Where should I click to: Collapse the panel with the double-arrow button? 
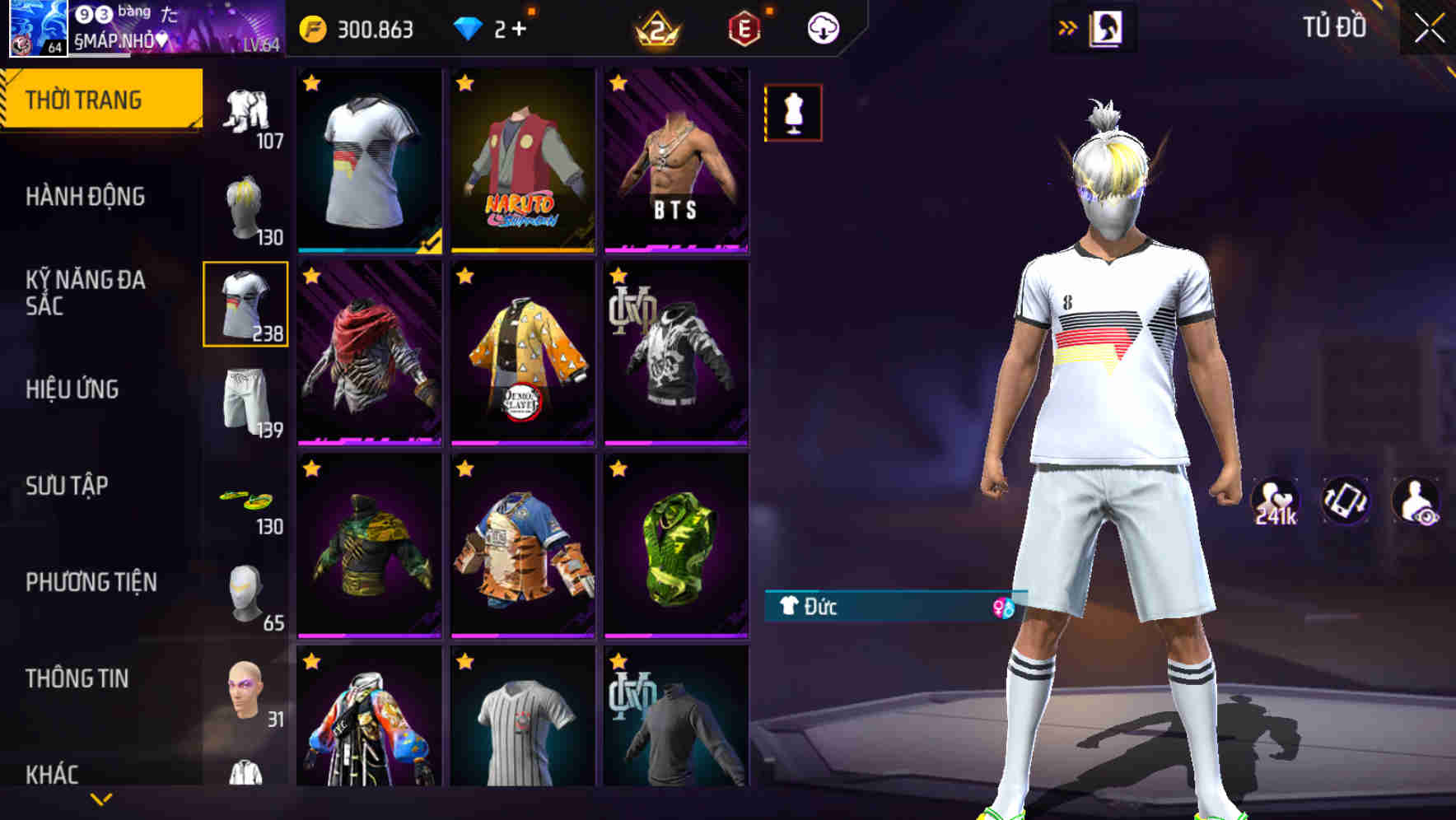[1066, 26]
